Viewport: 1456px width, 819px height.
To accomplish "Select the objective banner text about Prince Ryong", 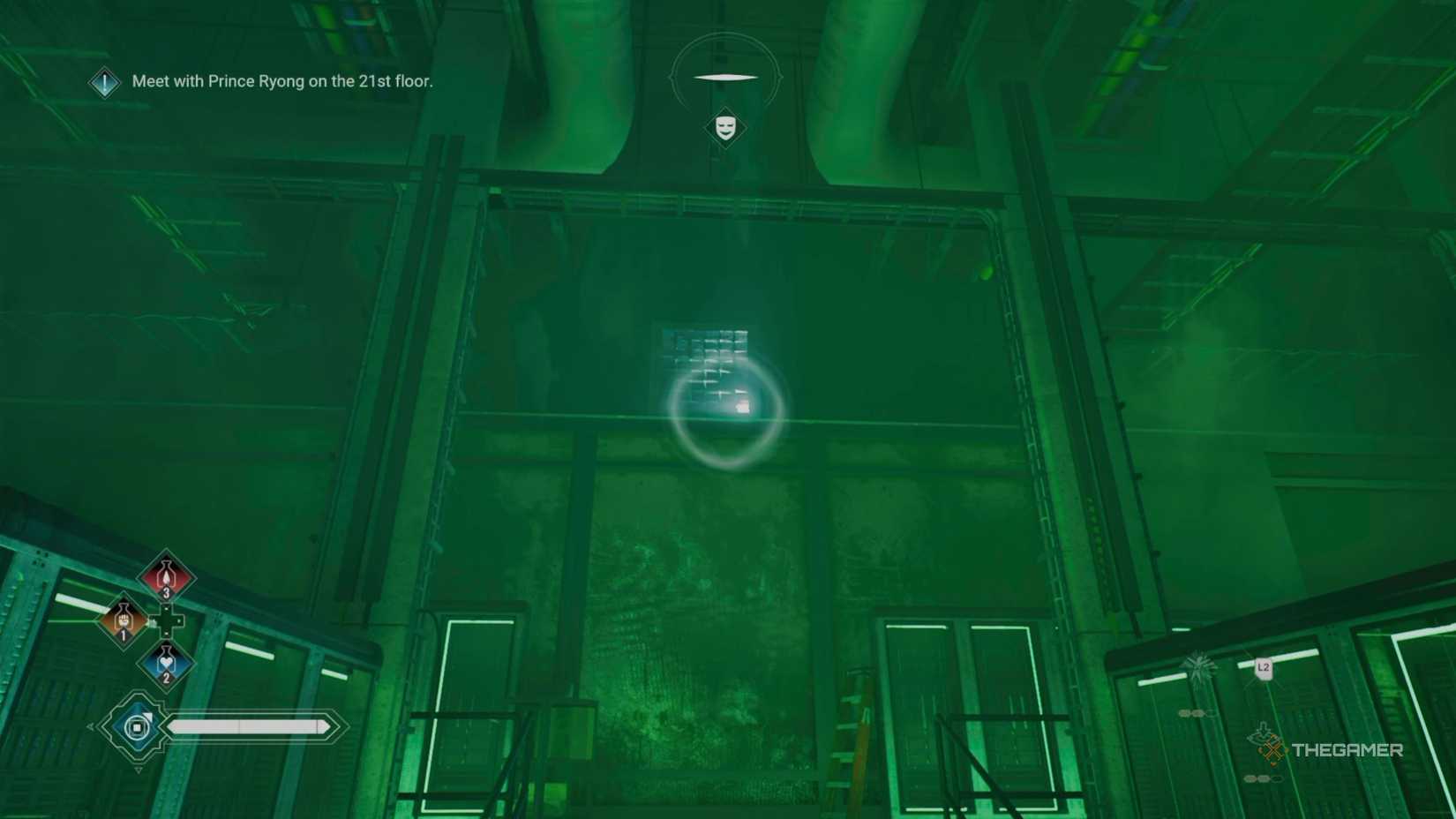I will (x=282, y=81).
